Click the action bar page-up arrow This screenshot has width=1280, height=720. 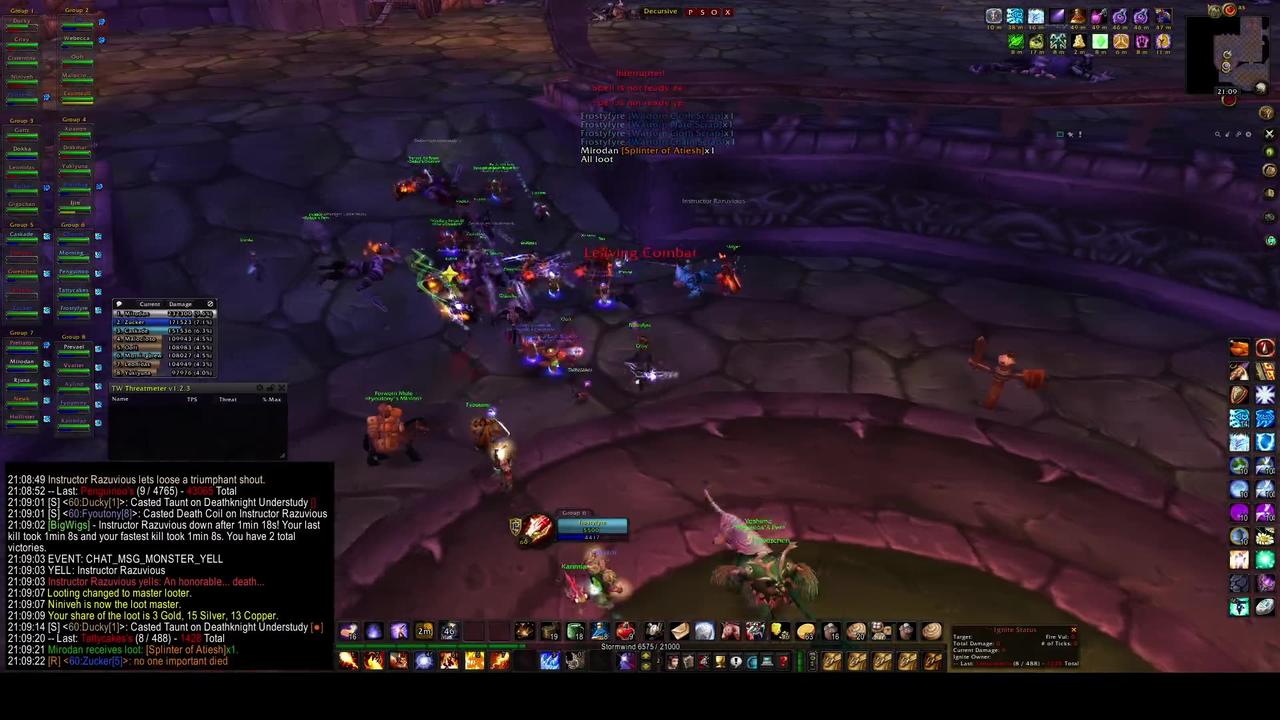[647, 656]
